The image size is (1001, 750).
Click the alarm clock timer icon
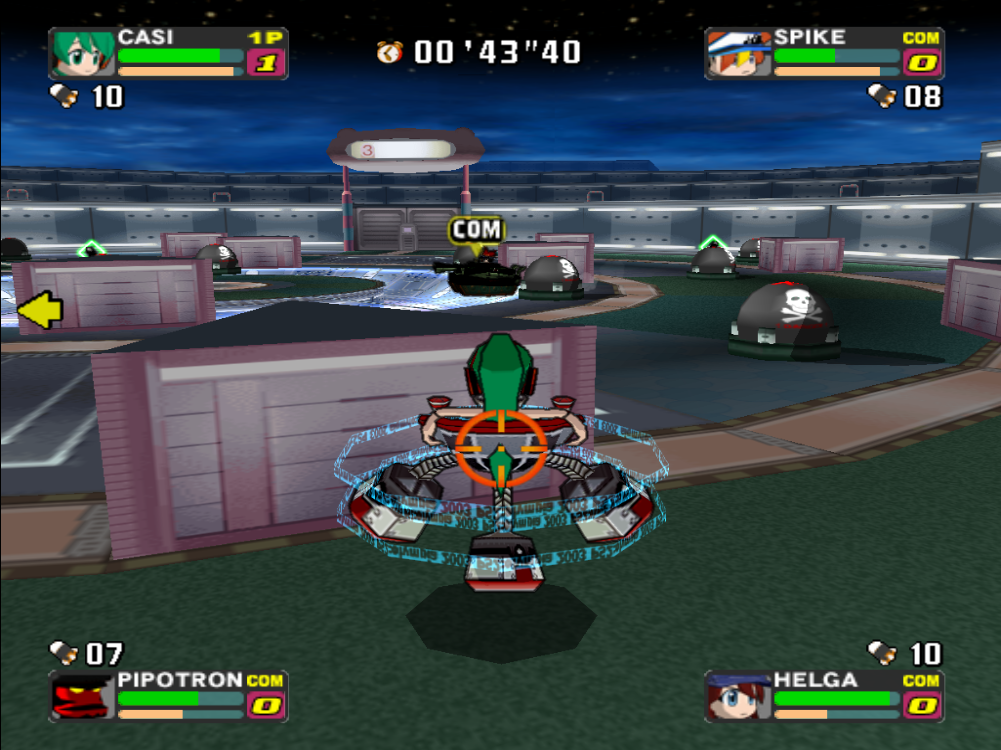pyautogui.click(x=390, y=51)
